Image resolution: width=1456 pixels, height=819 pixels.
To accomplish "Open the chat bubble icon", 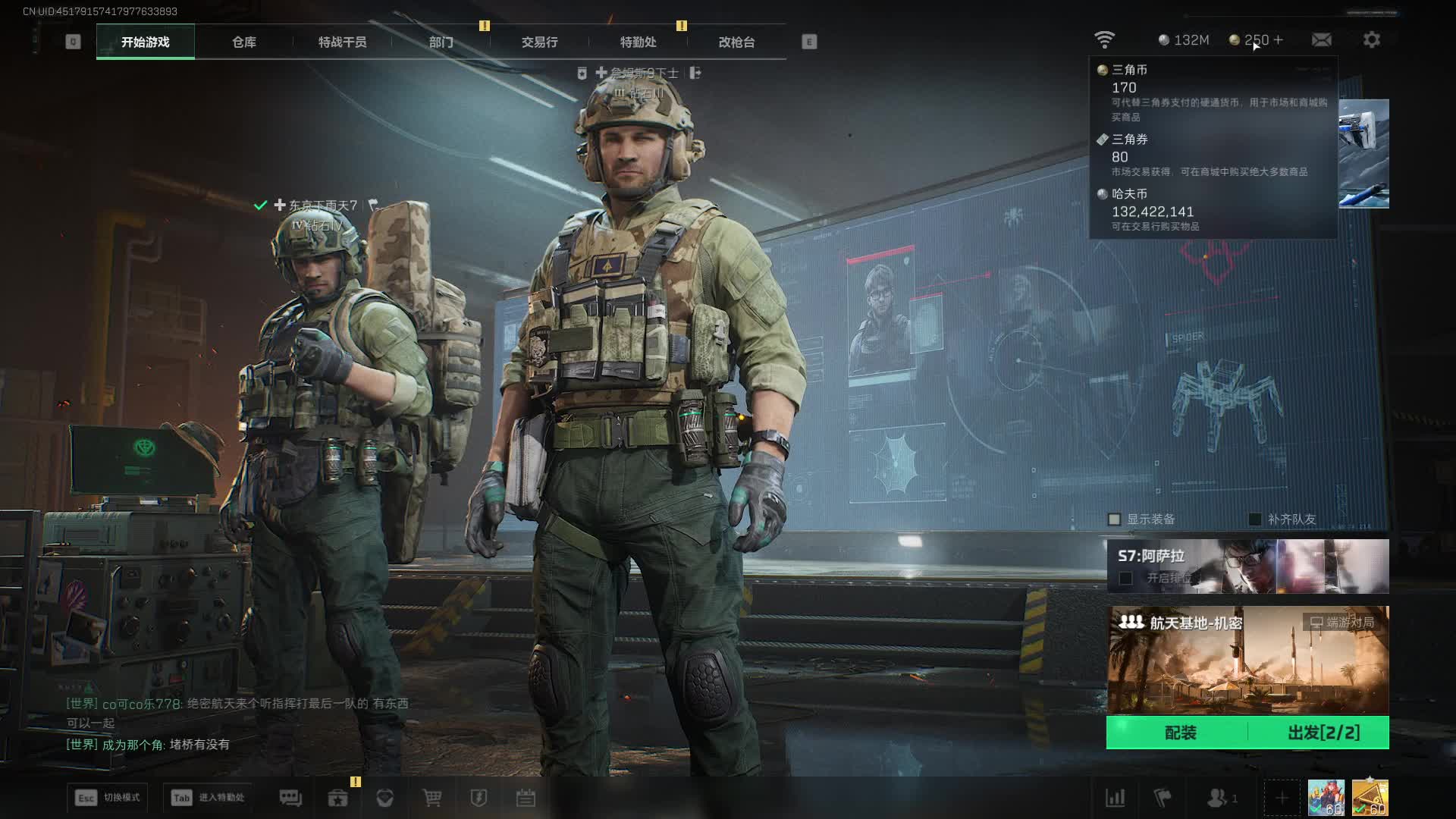I will [x=290, y=798].
